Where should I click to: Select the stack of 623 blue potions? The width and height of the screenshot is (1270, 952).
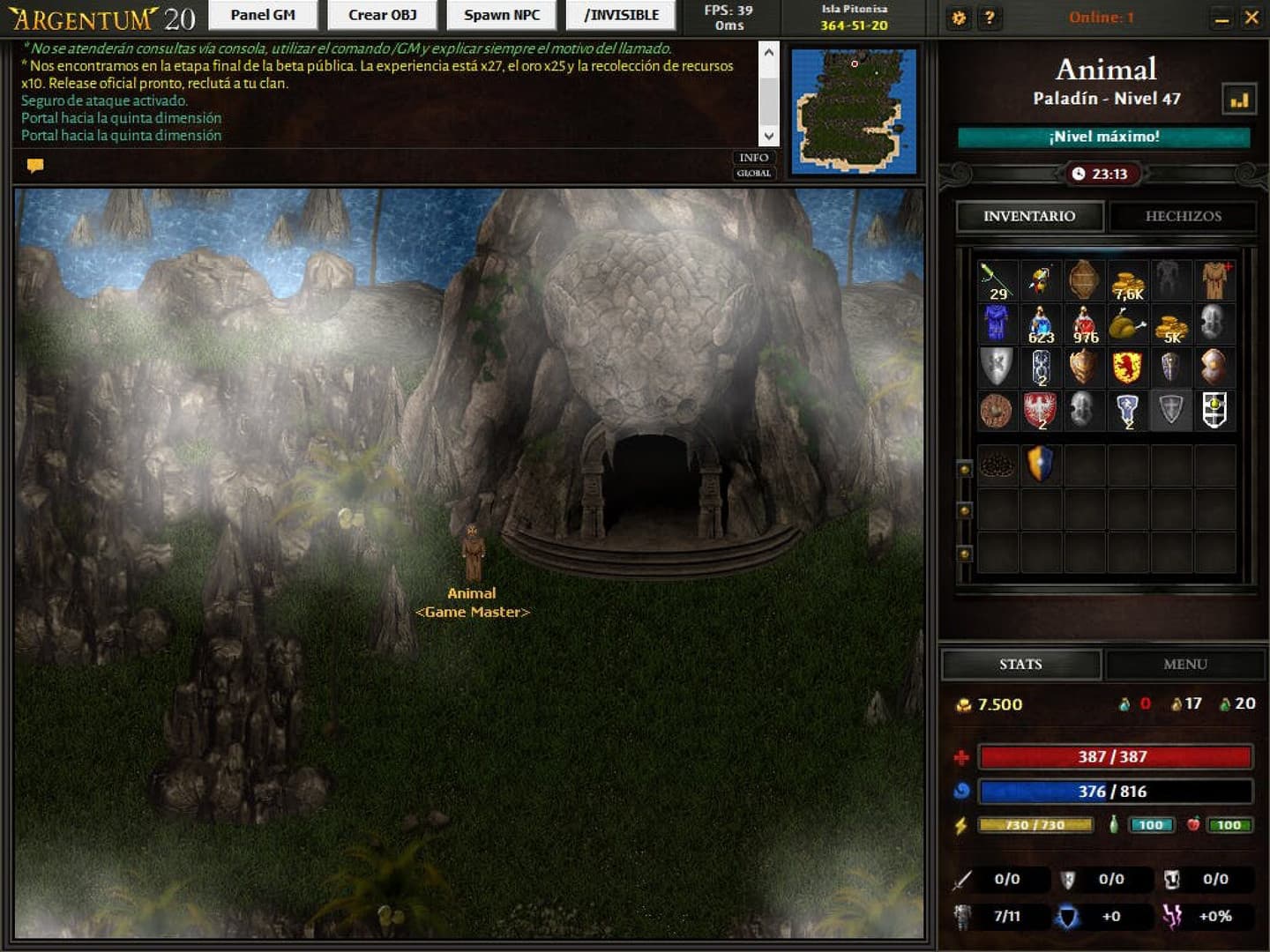point(1040,324)
